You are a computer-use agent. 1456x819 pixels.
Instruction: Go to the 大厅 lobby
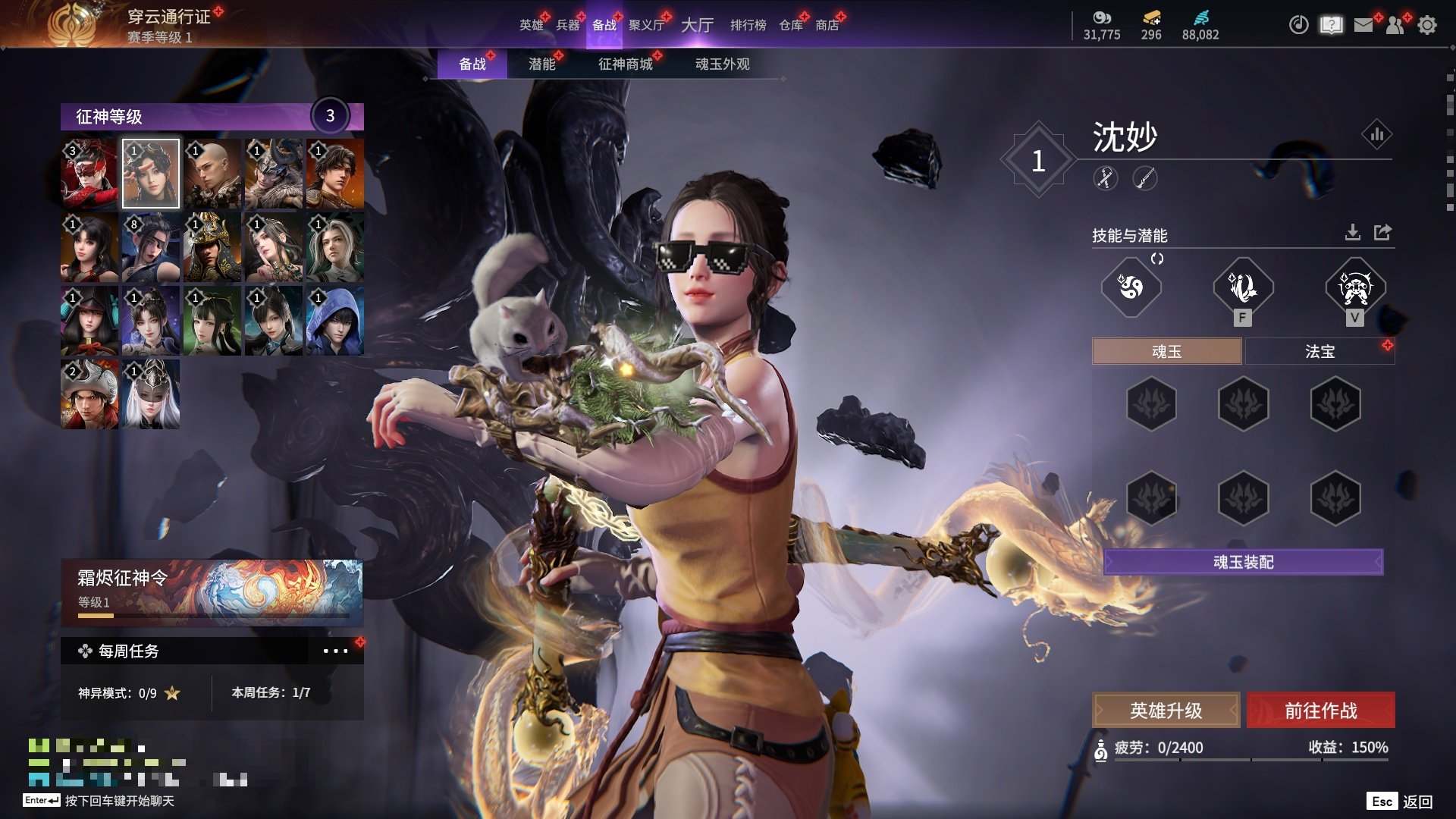click(x=697, y=25)
